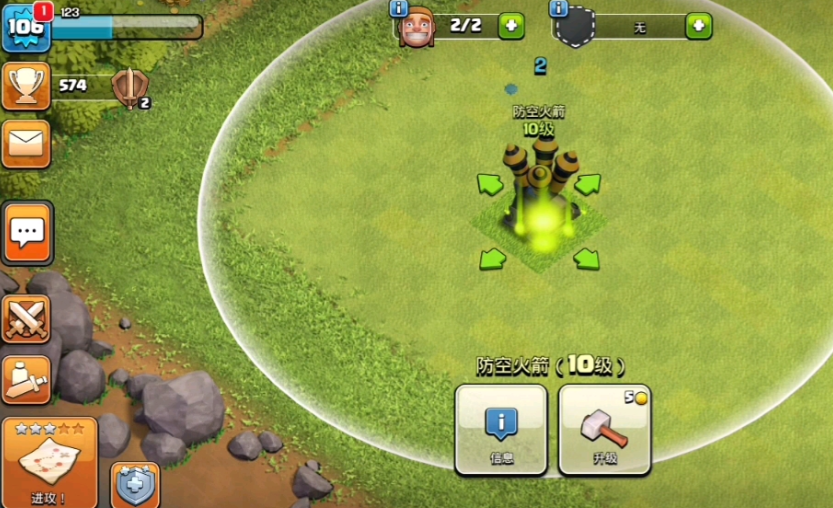Screen dimensions: 833x508
Task: Show the trophy ranking icon
Action: pos(26,86)
